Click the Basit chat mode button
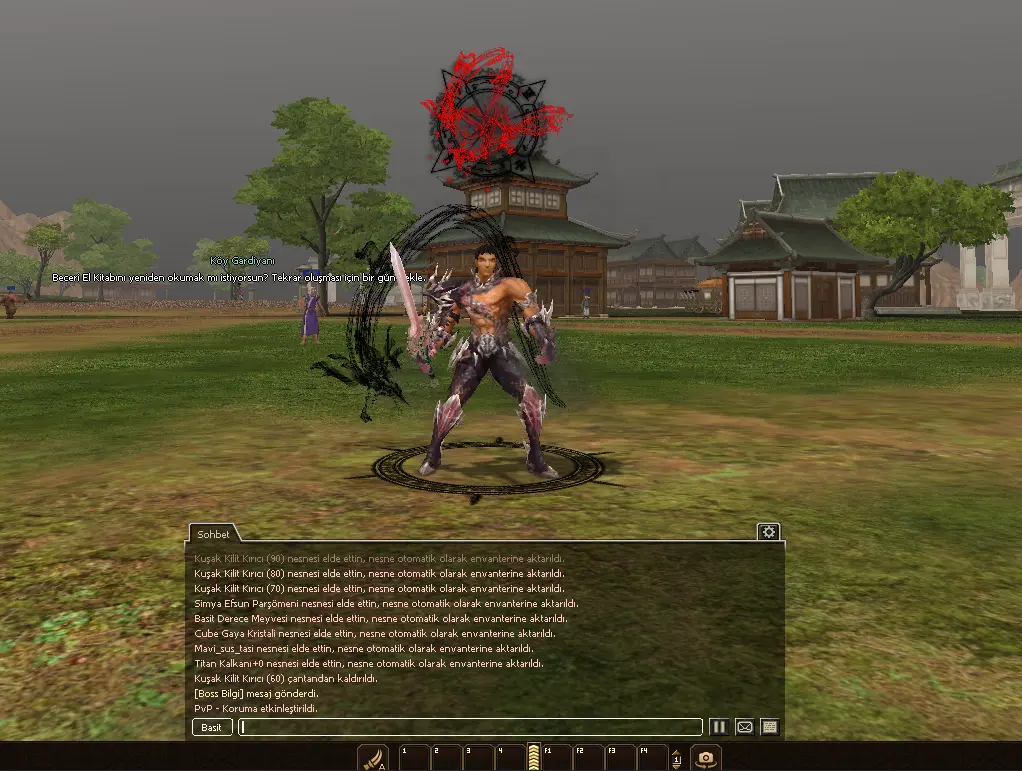This screenshot has height=771, width=1022. click(x=212, y=727)
